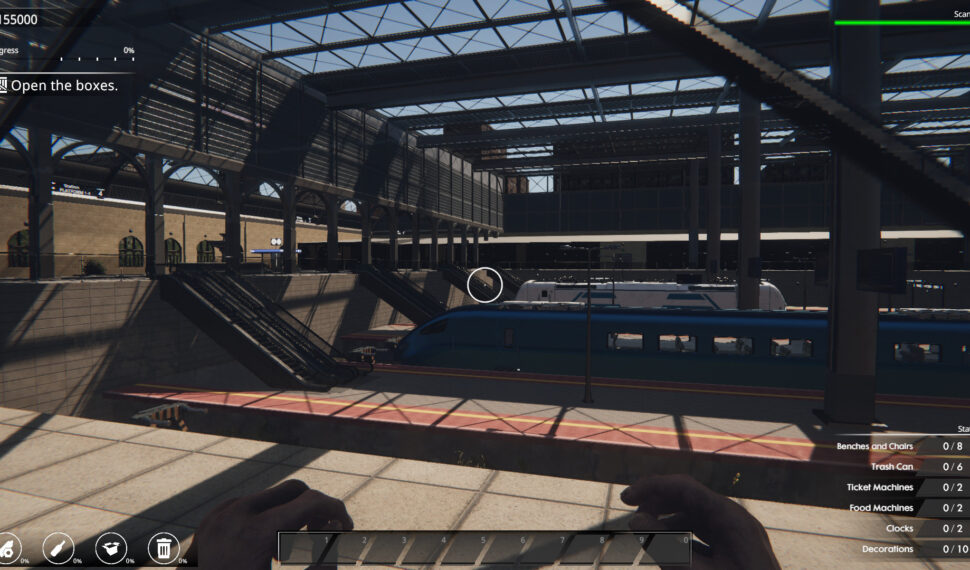Viewport: 970px width, 570px height.
Task: Click the "Open the boxes" objective
Action: coord(62,86)
